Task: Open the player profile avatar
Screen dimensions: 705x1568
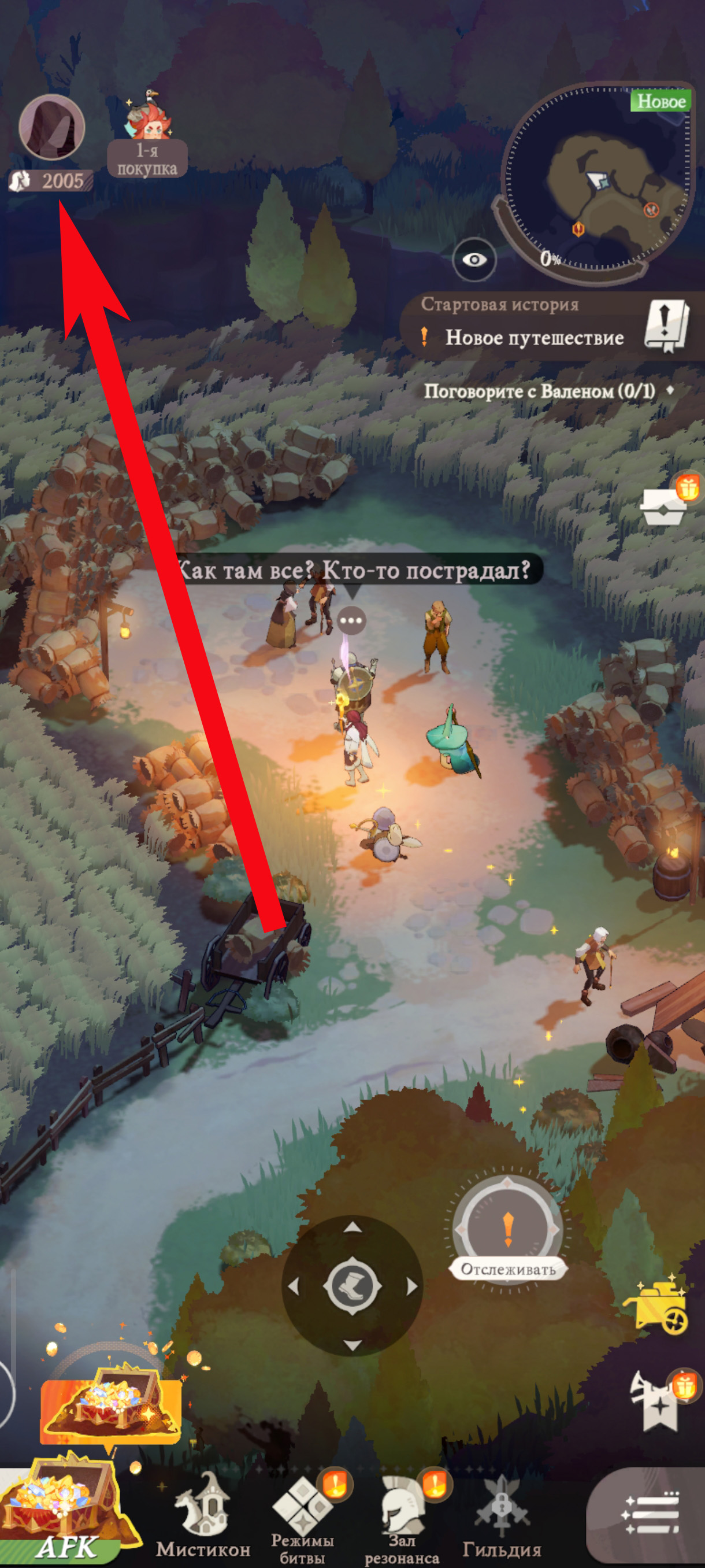Action: (x=51, y=127)
